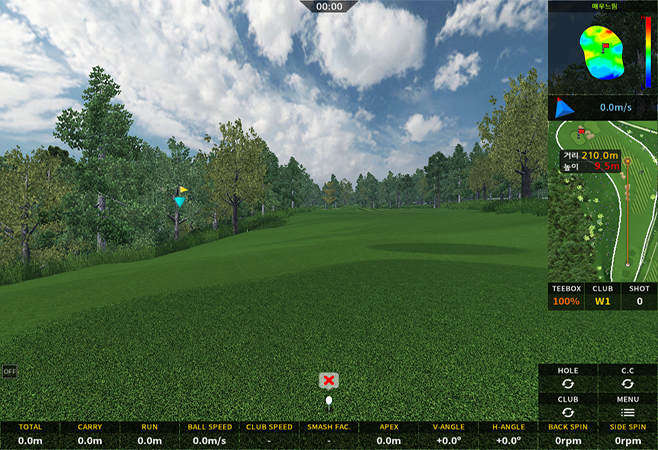Select the green slope heatmap panel

[602, 48]
